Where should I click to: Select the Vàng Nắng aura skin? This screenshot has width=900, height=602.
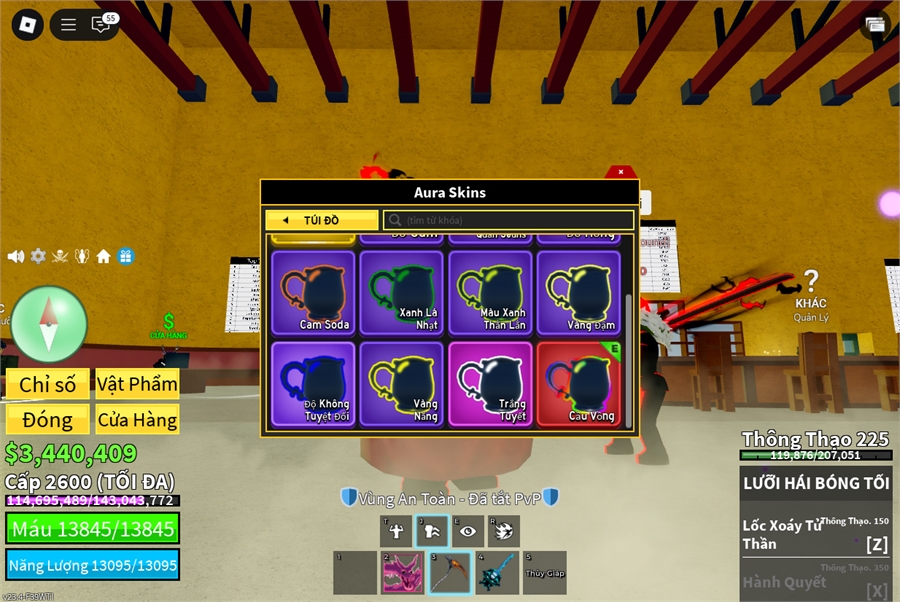click(x=402, y=384)
